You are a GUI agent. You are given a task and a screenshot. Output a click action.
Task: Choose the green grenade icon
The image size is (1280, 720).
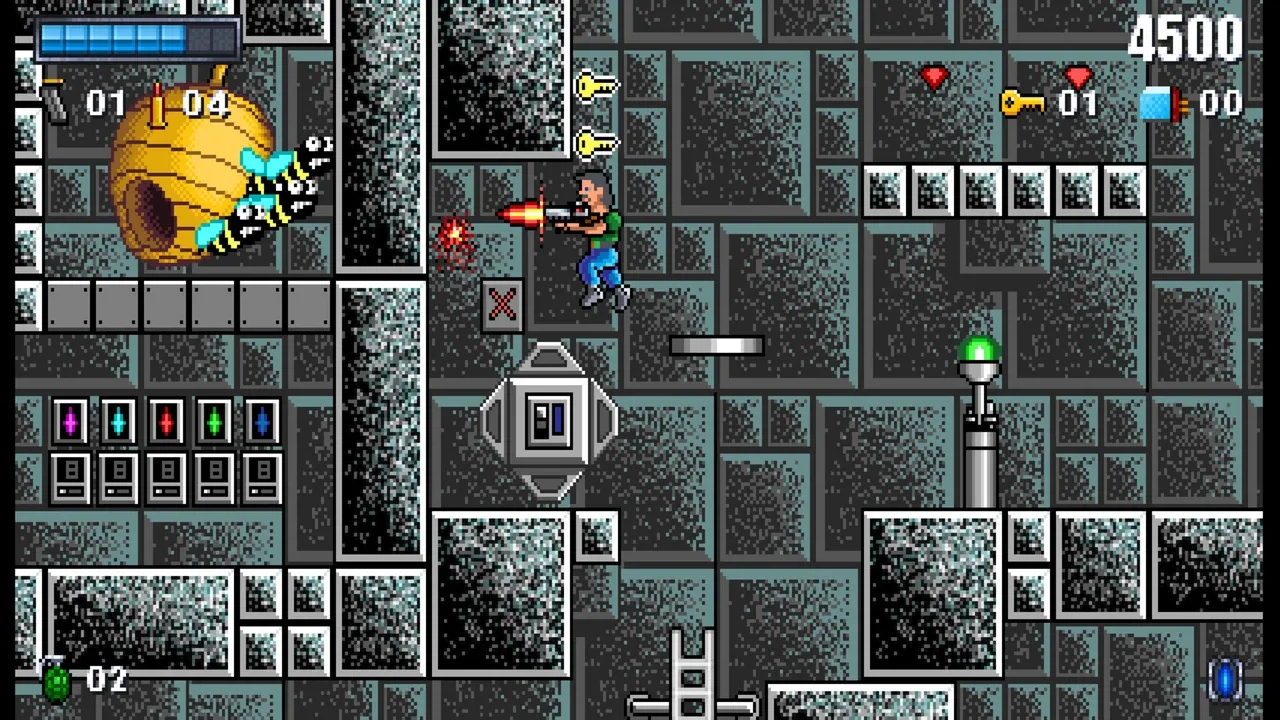[x=57, y=680]
